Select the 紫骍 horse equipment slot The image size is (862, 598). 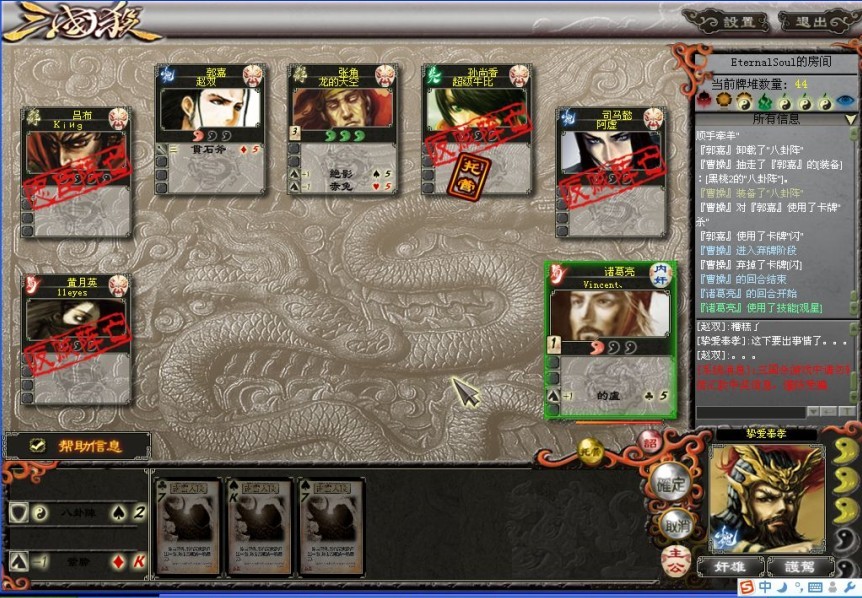point(77,560)
